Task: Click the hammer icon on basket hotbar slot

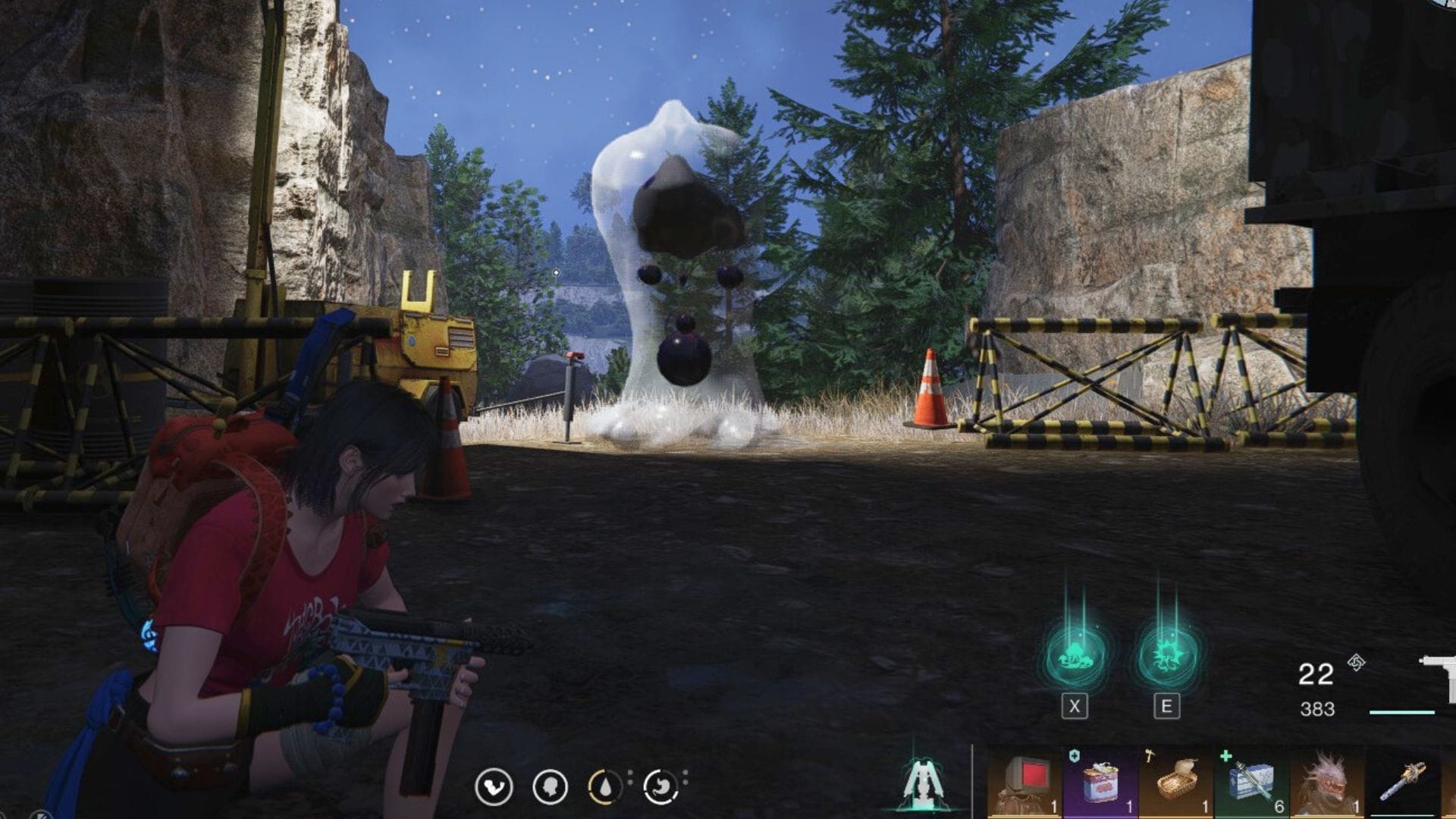Action: [1150, 755]
